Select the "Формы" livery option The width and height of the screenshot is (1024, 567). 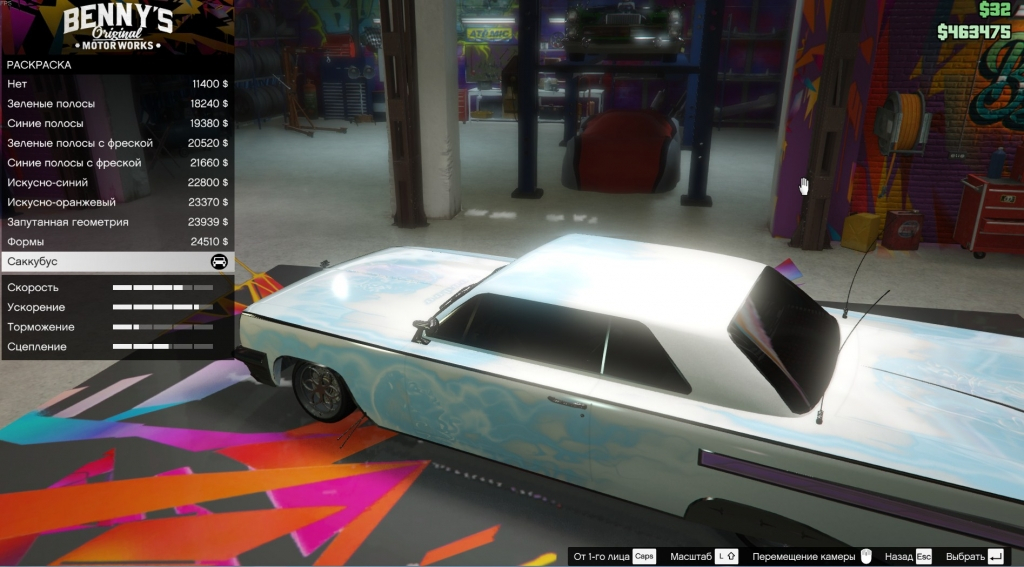[117, 242]
